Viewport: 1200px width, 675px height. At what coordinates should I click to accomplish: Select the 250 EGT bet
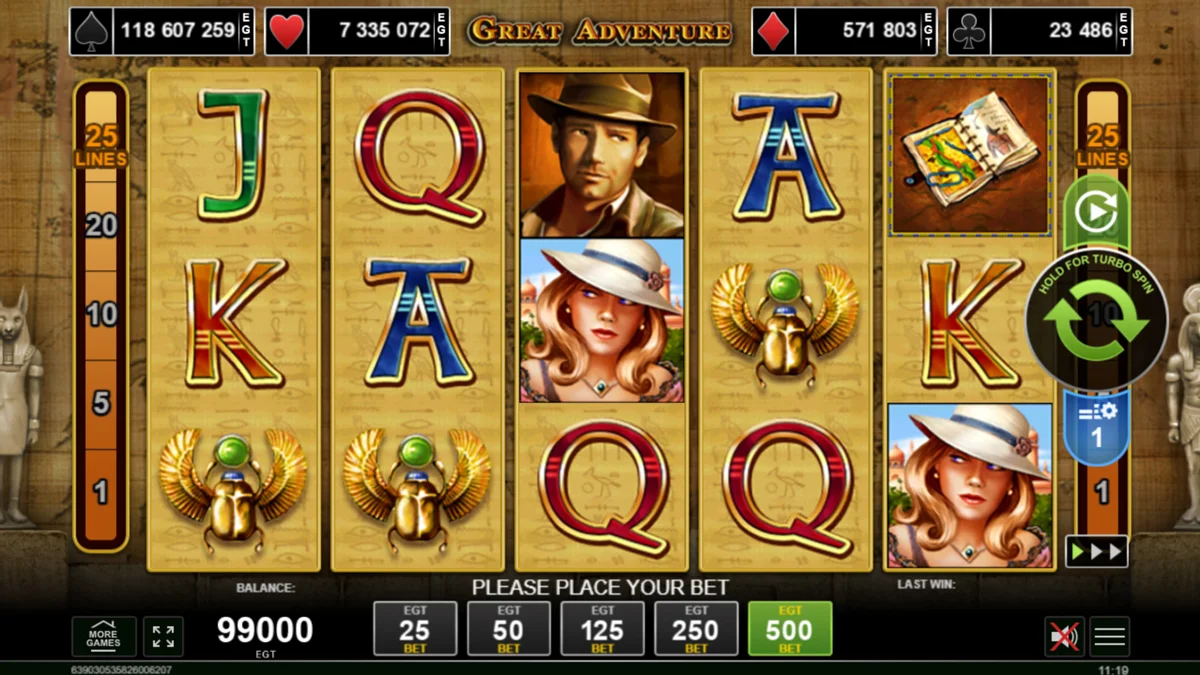click(696, 629)
